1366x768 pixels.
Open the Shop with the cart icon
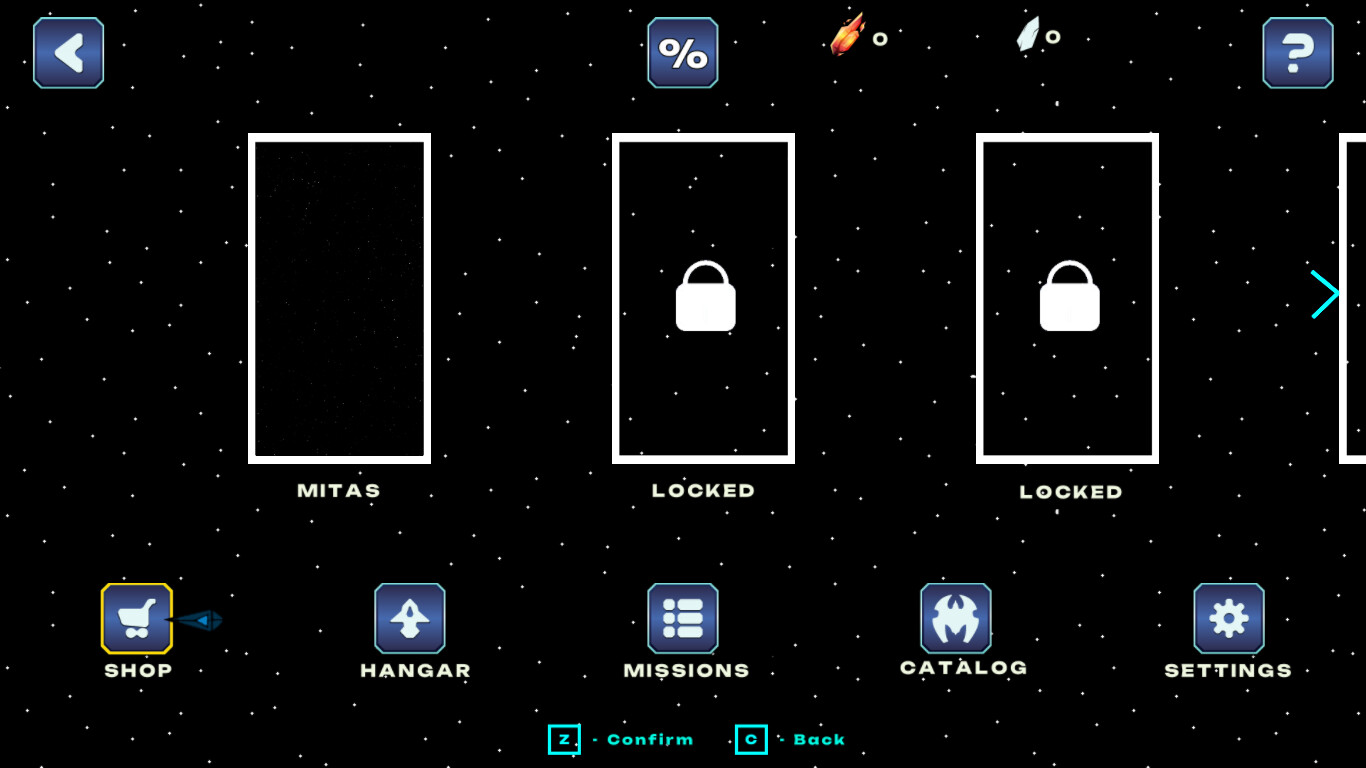136,617
